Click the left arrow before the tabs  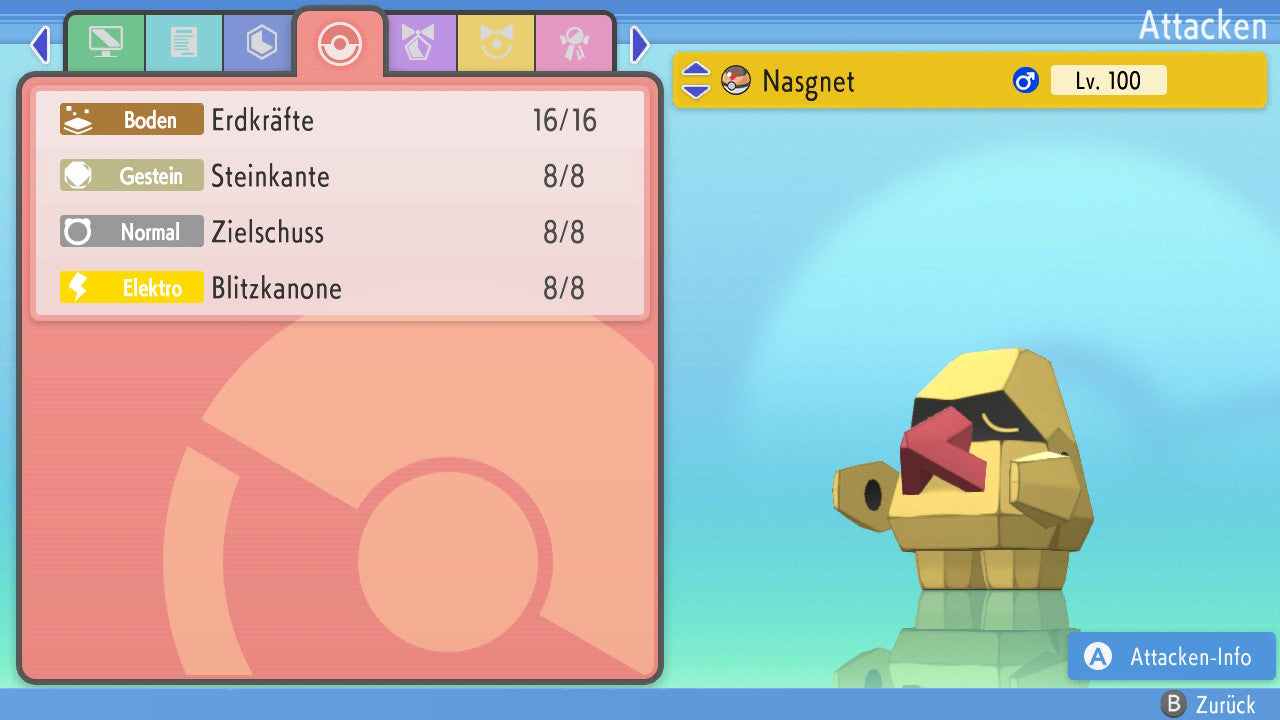(40, 45)
